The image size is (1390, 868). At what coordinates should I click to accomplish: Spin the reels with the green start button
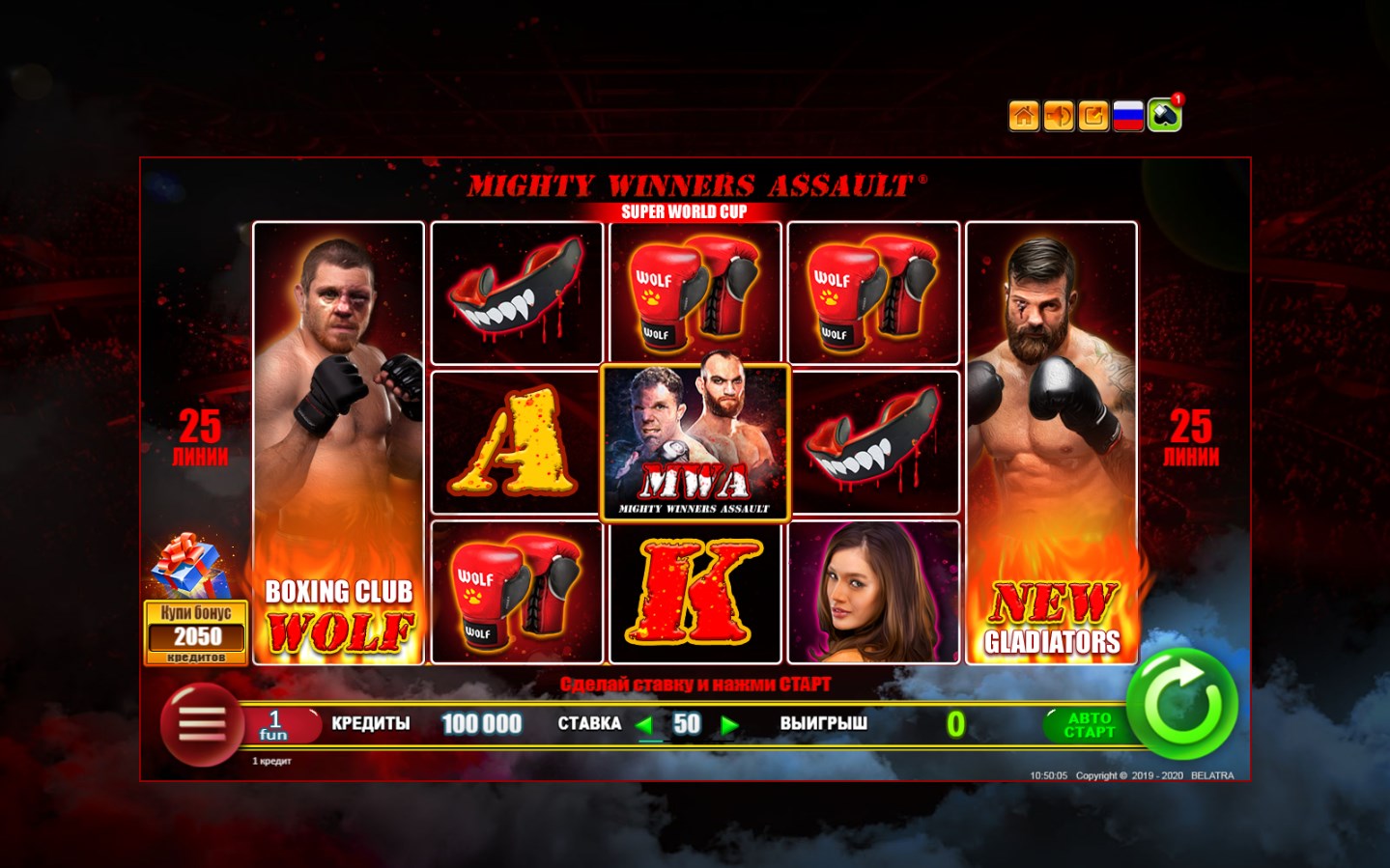coord(1182,704)
